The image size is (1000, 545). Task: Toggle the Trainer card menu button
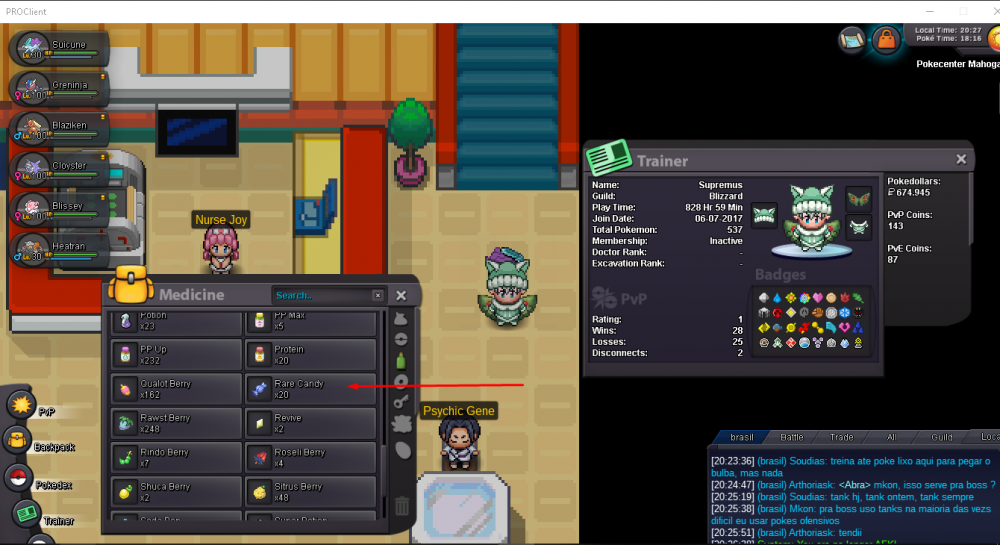click(28, 515)
